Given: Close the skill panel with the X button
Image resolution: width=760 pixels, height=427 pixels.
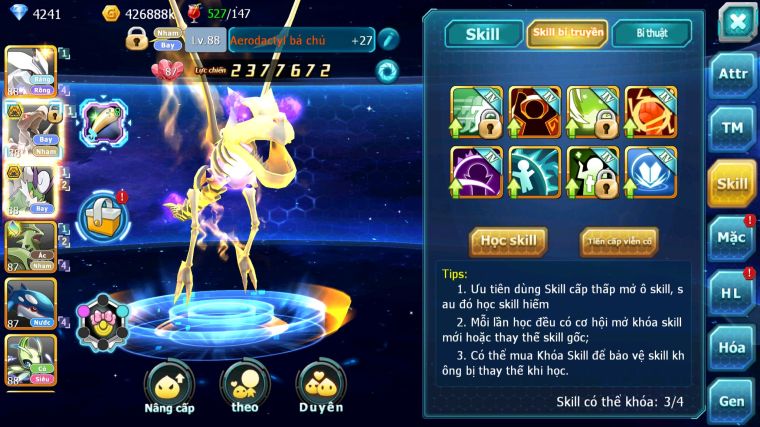Looking at the screenshot, I should (x=736, y=22).
